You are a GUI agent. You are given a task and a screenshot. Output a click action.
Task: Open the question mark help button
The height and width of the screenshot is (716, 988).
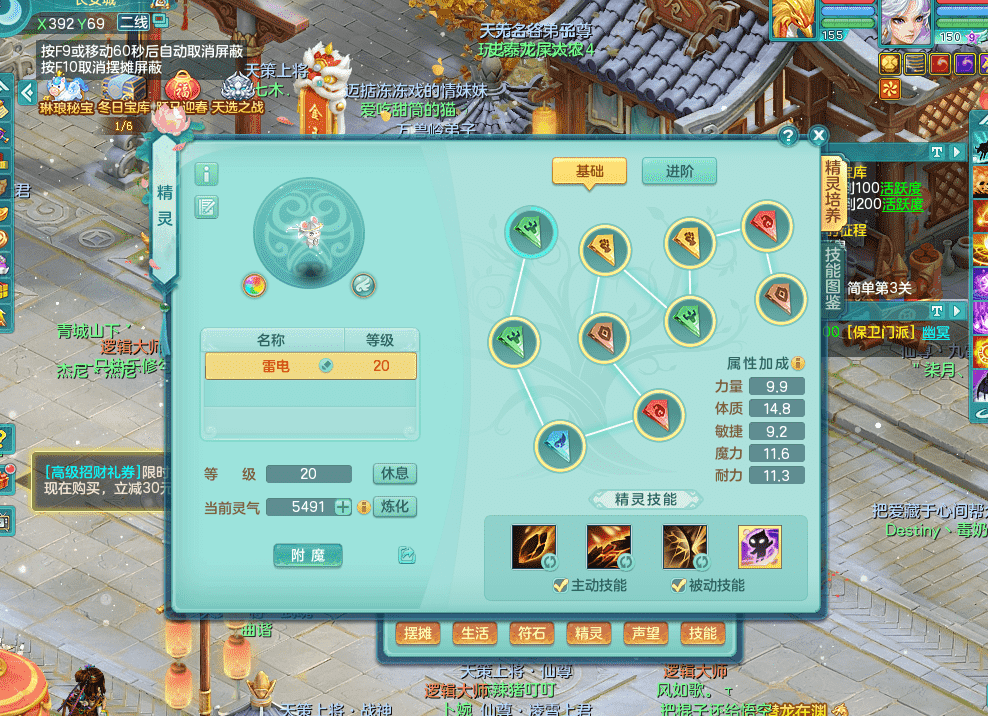(788, 136)
